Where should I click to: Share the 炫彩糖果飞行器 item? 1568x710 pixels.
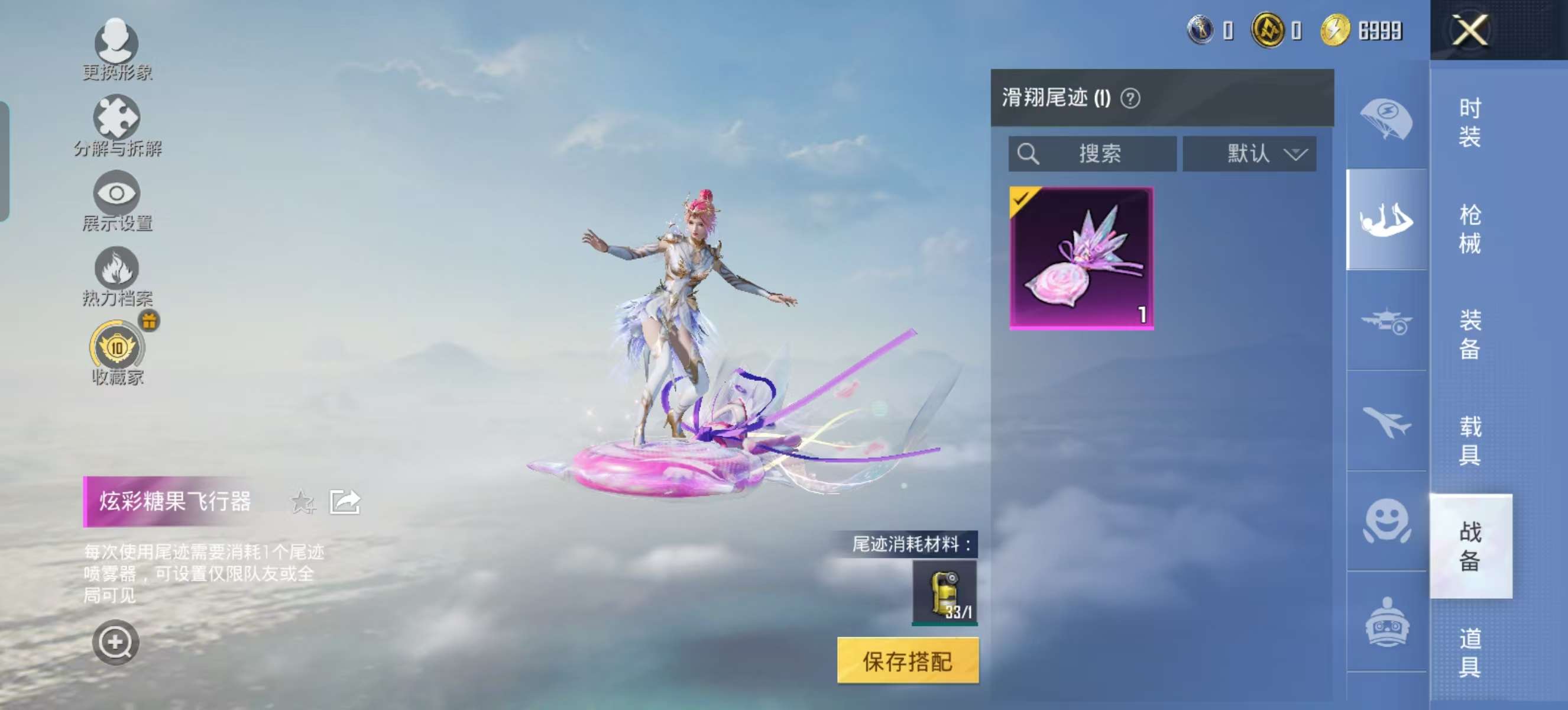(x=345, y=502)
